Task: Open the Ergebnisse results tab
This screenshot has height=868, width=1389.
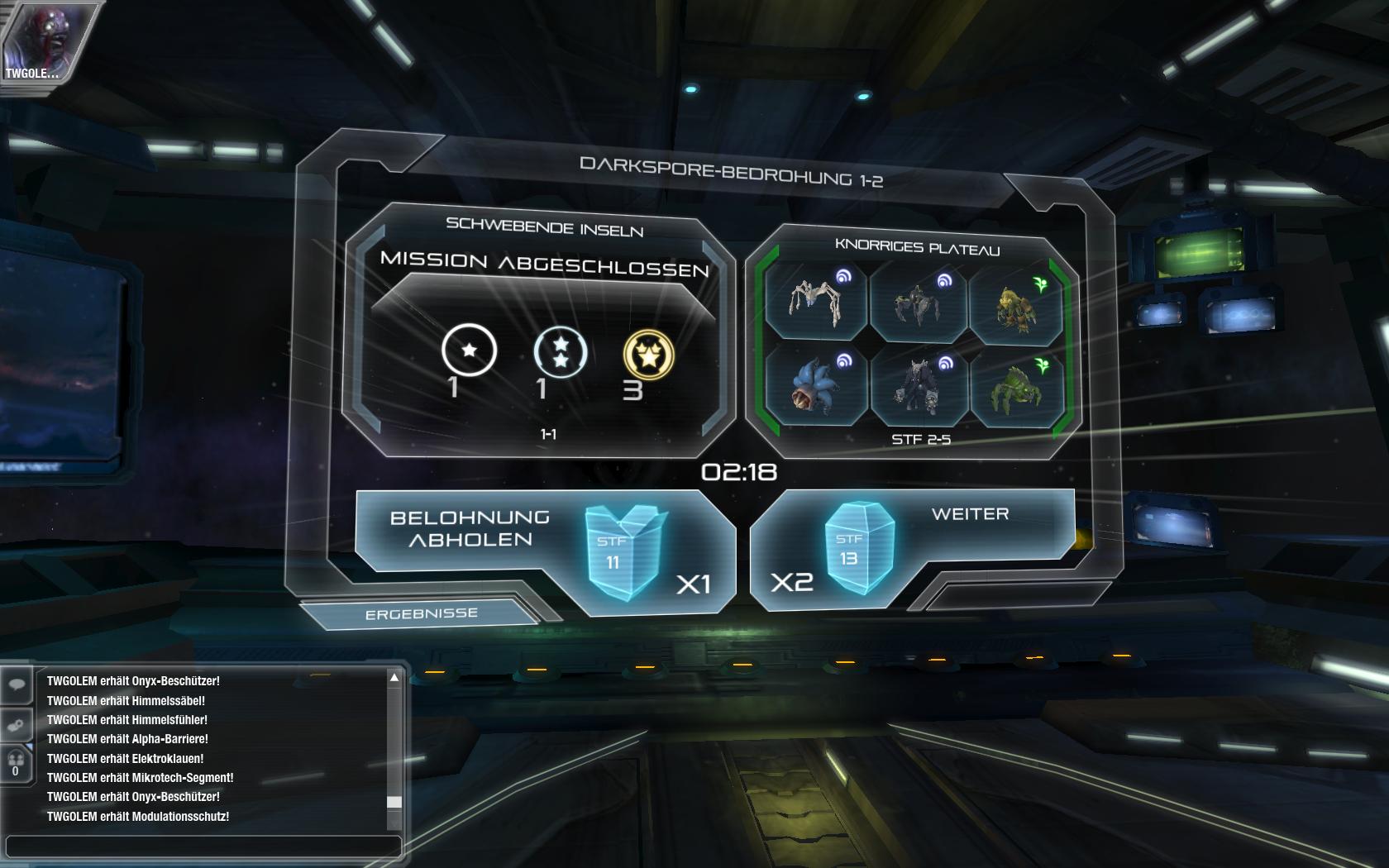Action: 421,613
